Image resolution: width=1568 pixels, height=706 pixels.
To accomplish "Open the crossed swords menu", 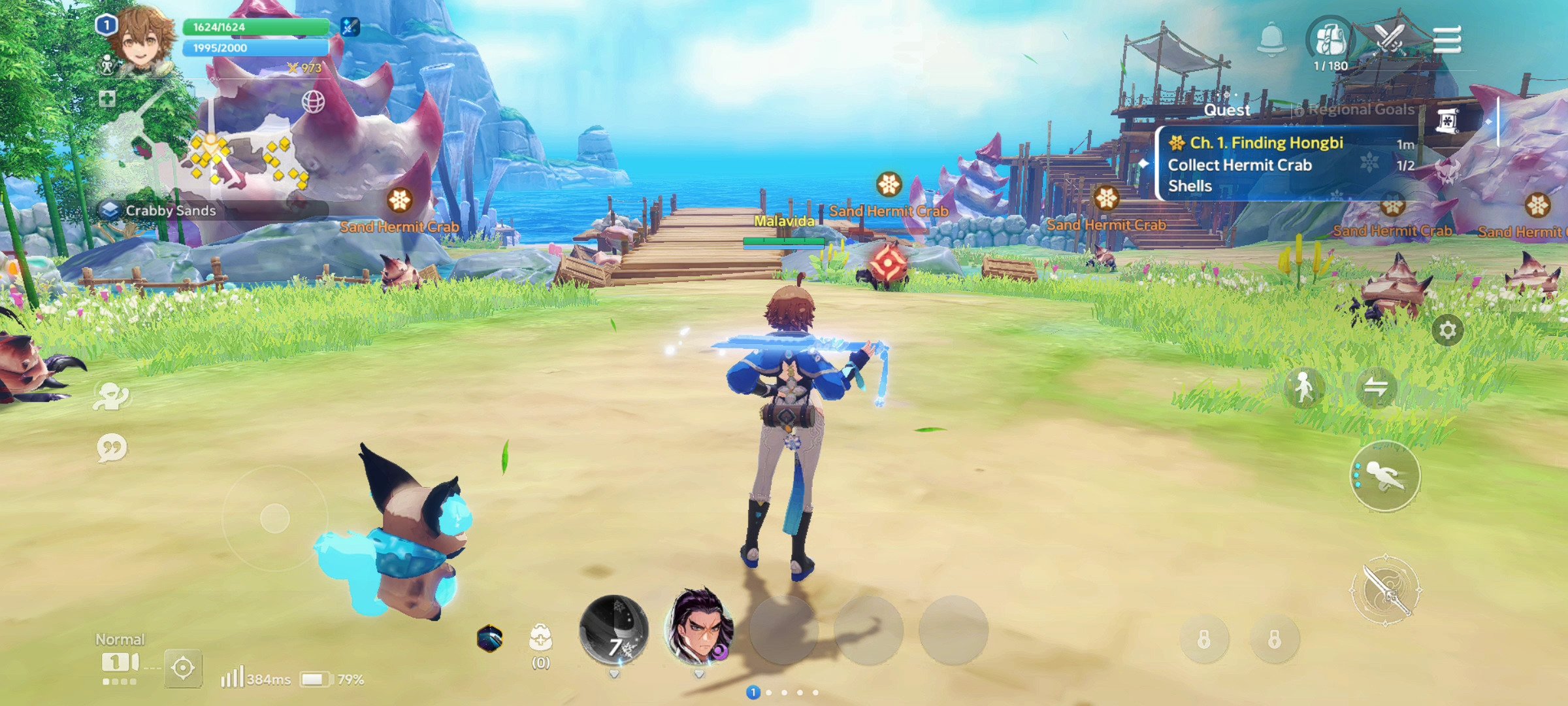I will point(1390,39).
